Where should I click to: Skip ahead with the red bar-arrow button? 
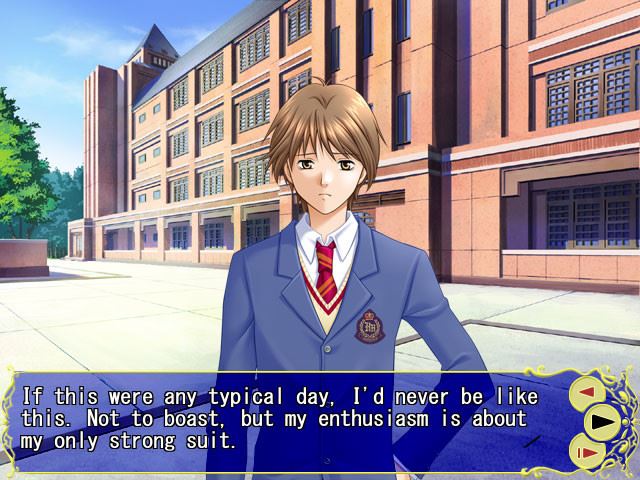(x=587, y=452)
